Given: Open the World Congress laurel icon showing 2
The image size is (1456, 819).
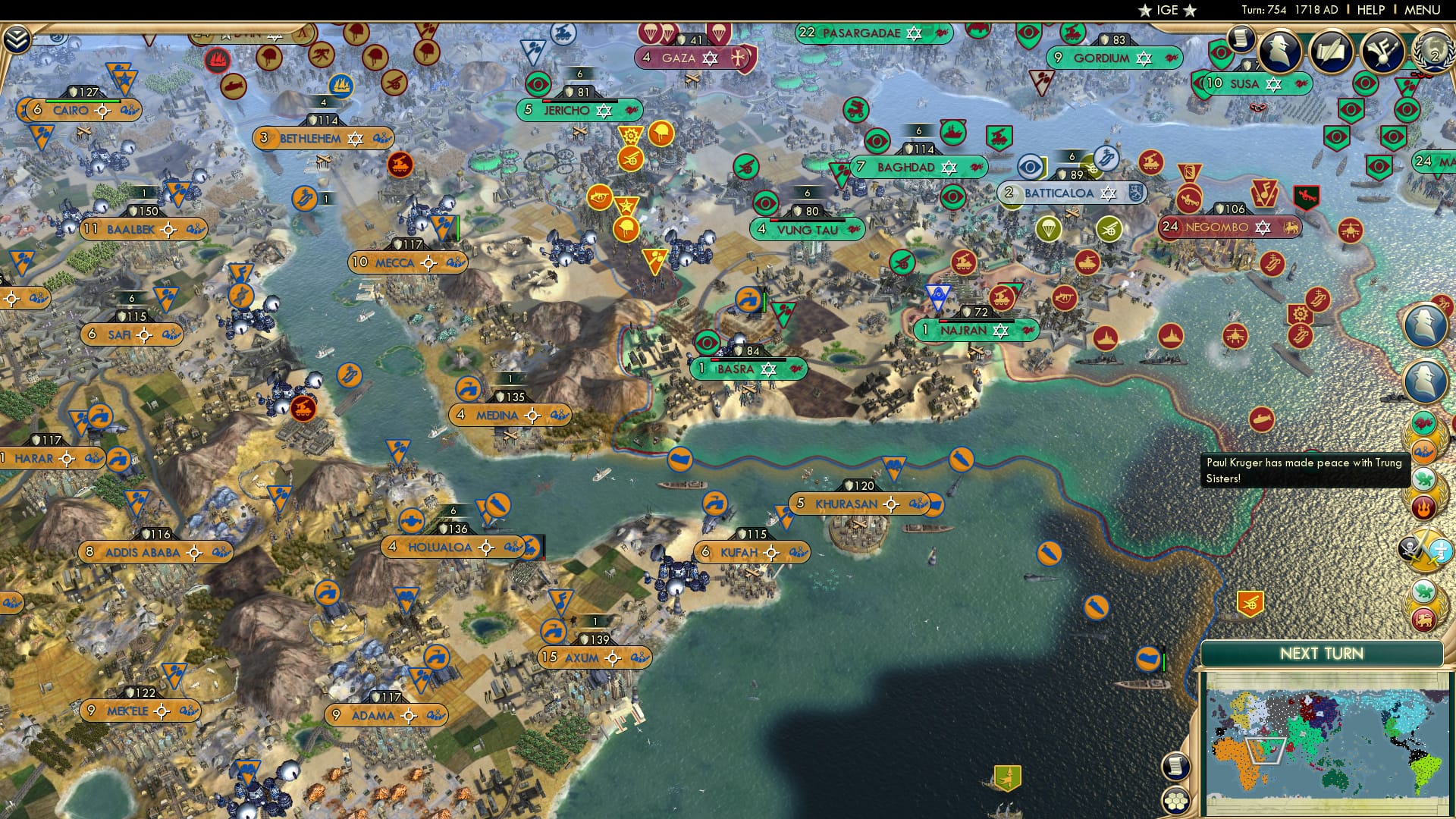Looking at the screenshot, I should 1432,53.
